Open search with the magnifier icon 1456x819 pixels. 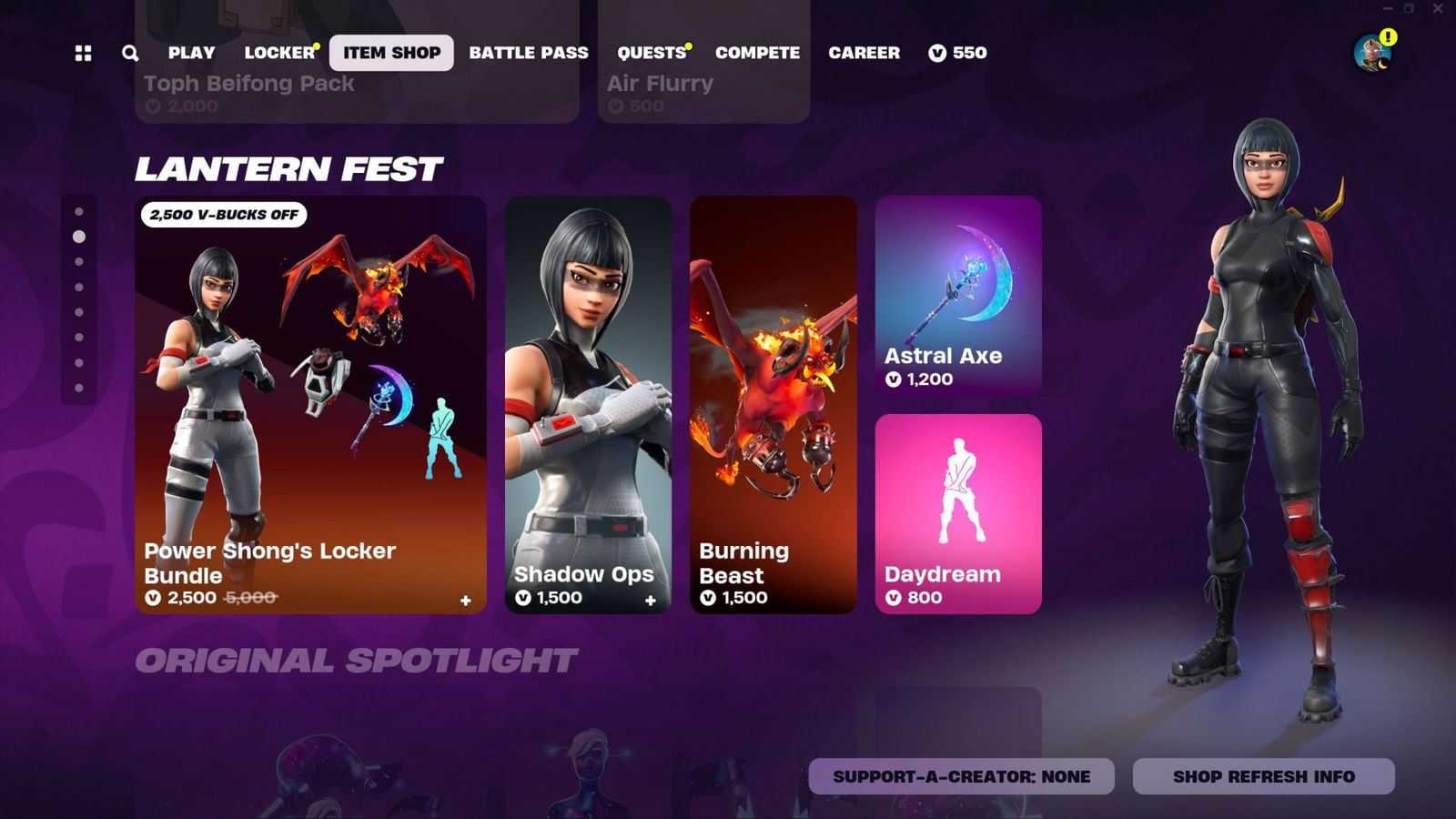coord(128,53)
